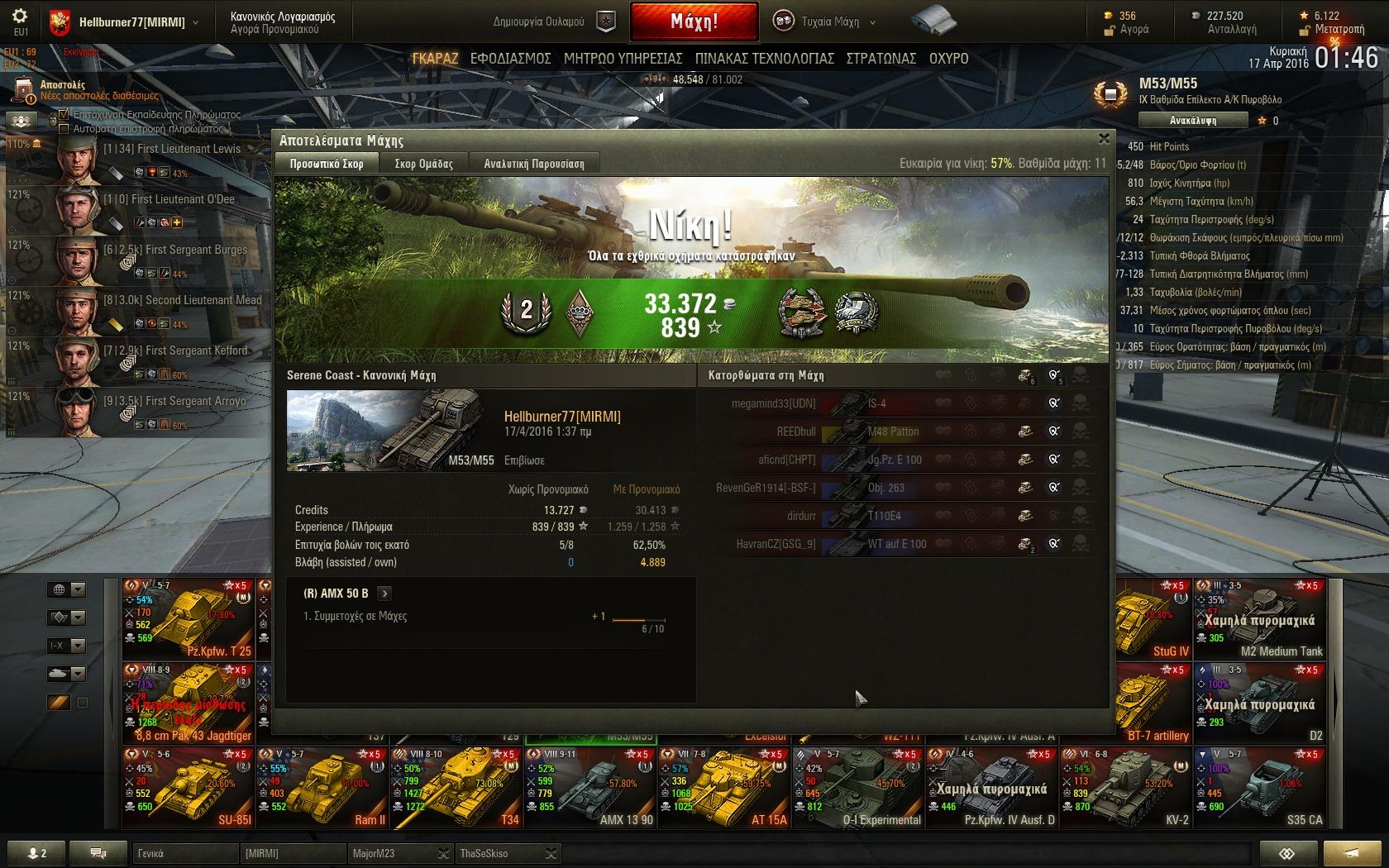Toggle Επιτάχυνση Εκπαίδευσης Πληρώματος checkbox
The height and width of the screenshot is (868, 1389).
pyautogui.click(x=64, y=115)
